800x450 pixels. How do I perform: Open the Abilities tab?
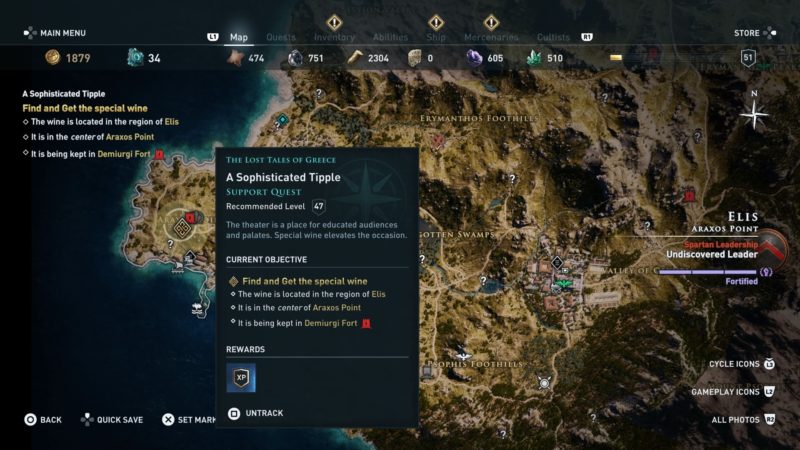(390, 38)
